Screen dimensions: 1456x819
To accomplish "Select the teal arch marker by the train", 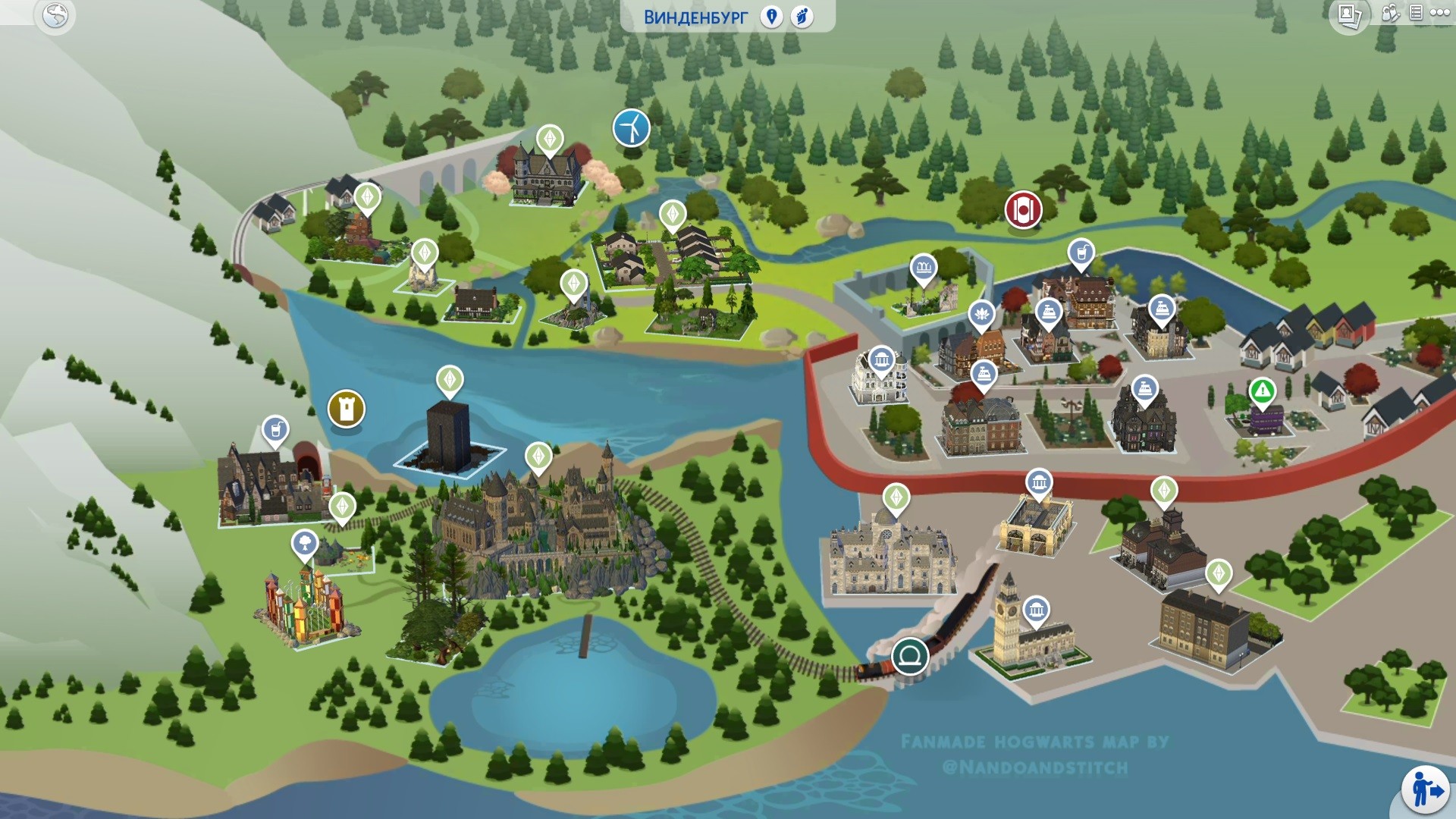I will pyautogui.click(x=910, y=655).
